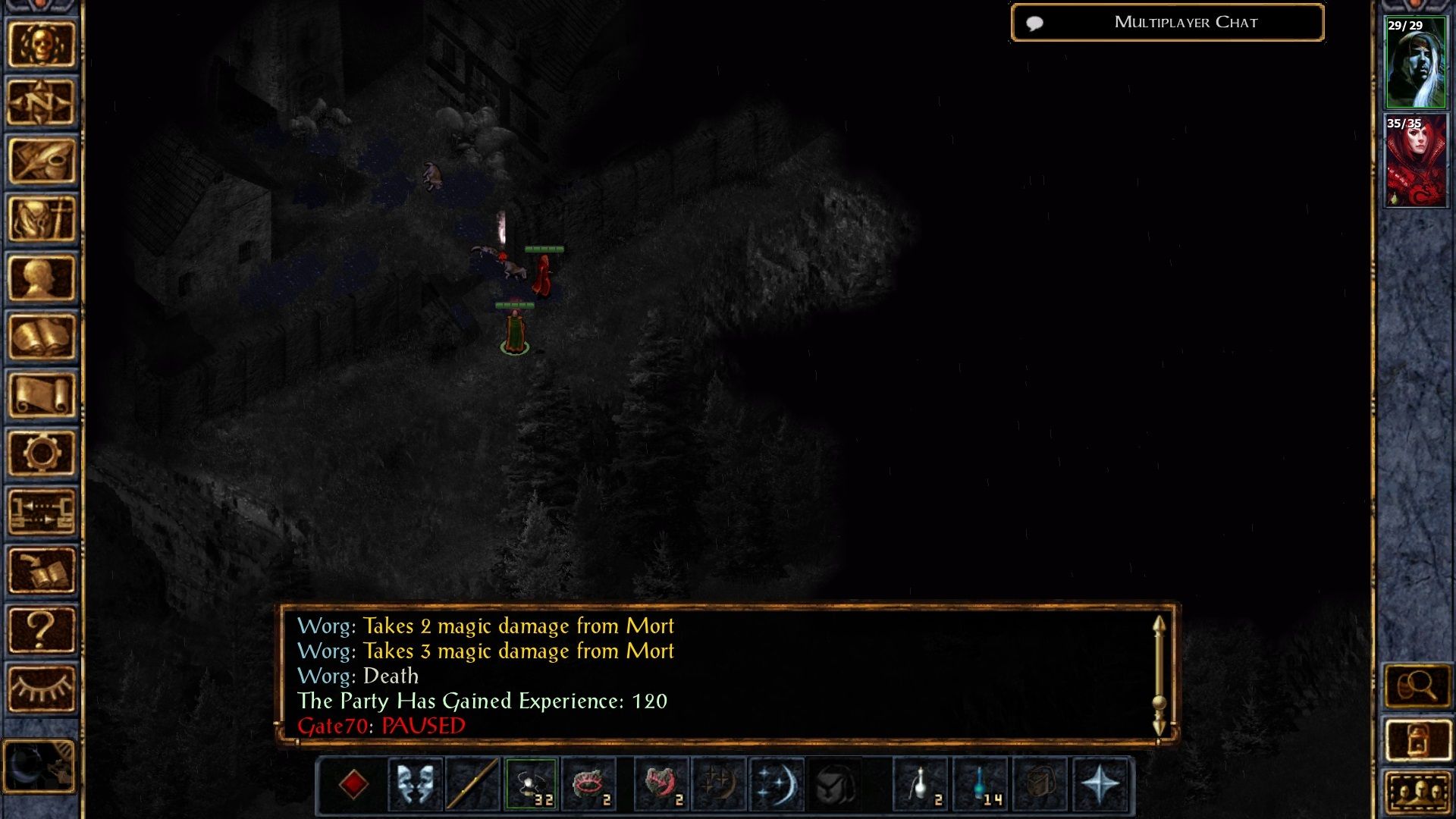This screenshot has height=819, width=1456.
Task: Open the area map compass button
Action: (42, 102)
